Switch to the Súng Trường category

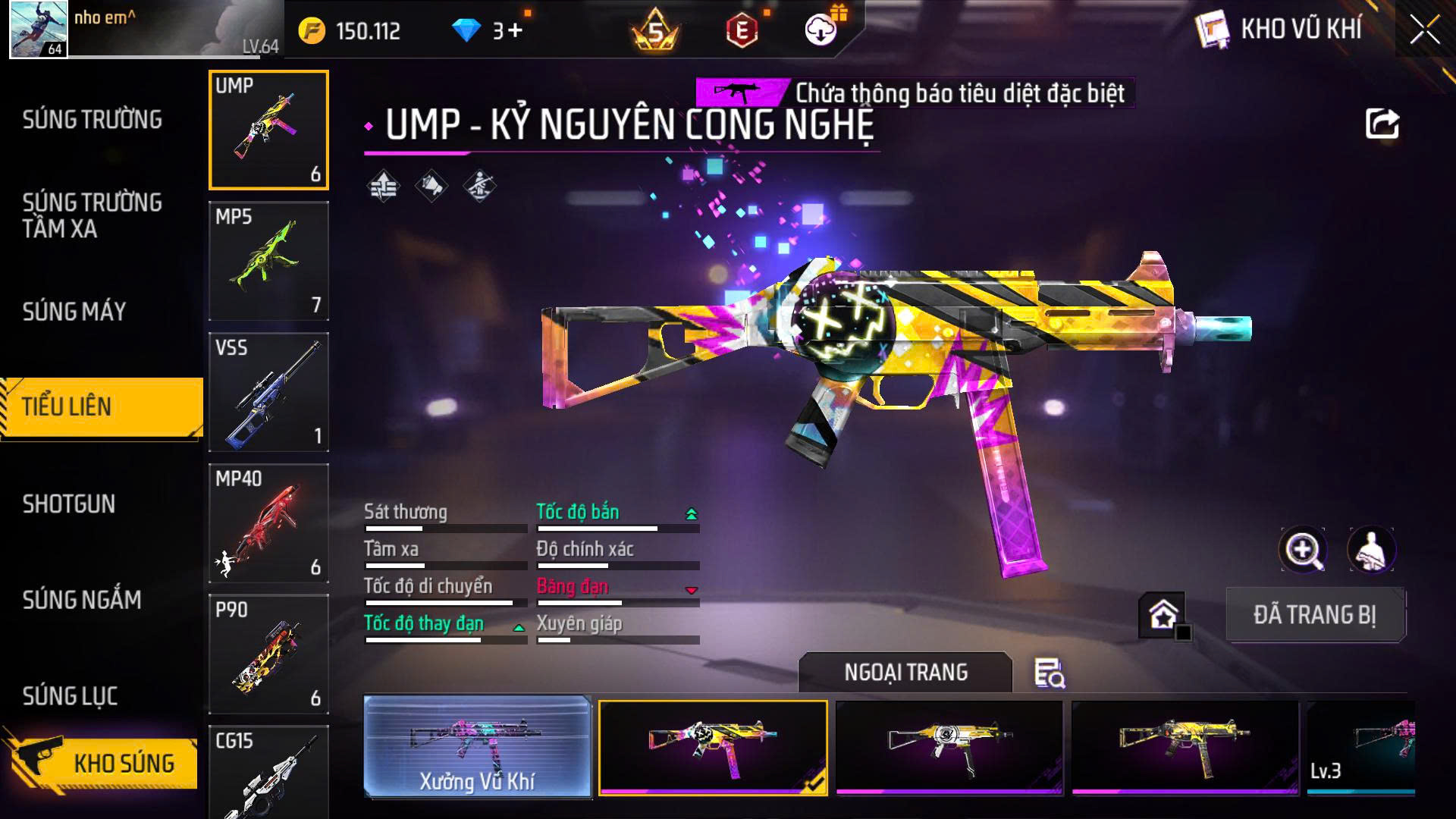(92, 120)
